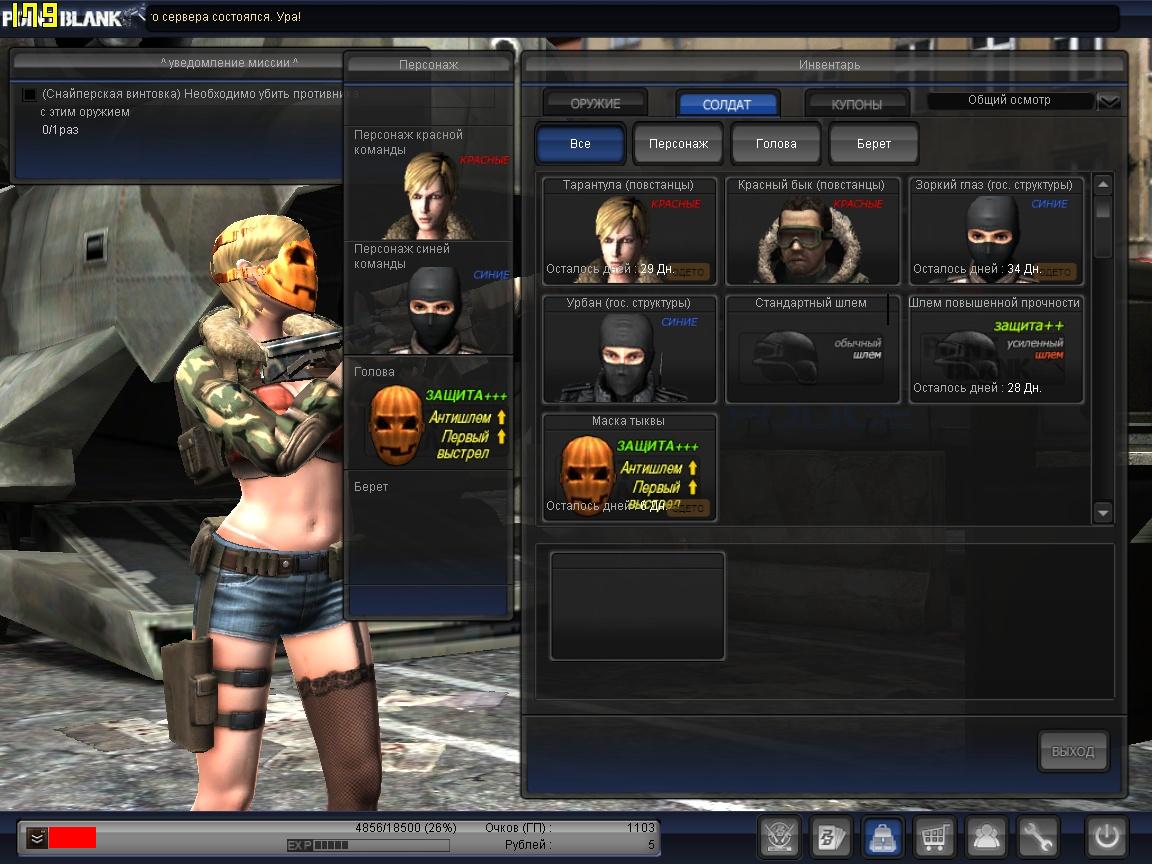This screenshot has height=864, width=1152.
Task: Open the community friends icon
Action: click(987, 836)
